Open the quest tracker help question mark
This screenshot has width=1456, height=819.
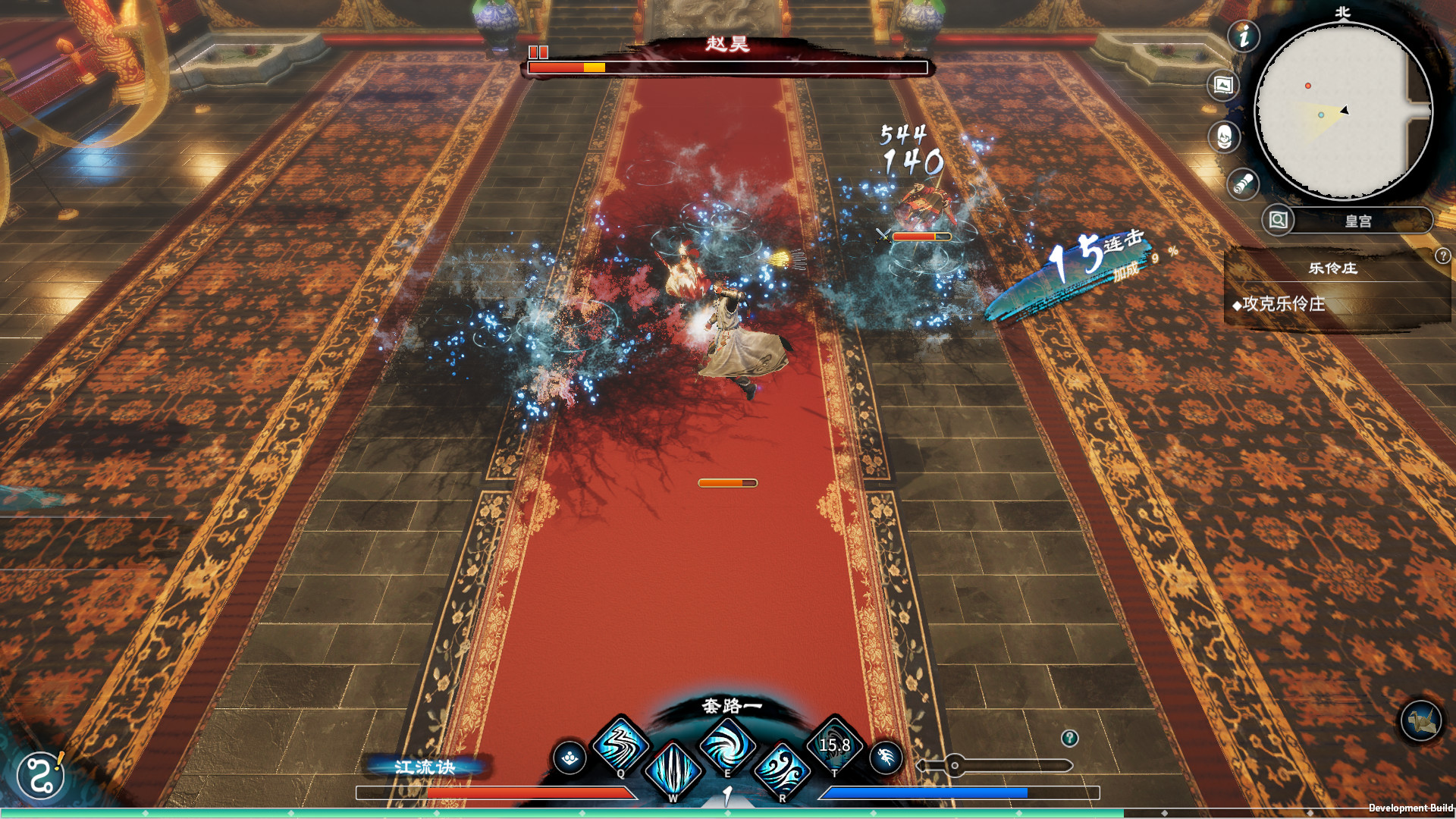[x=1442, y=256]
